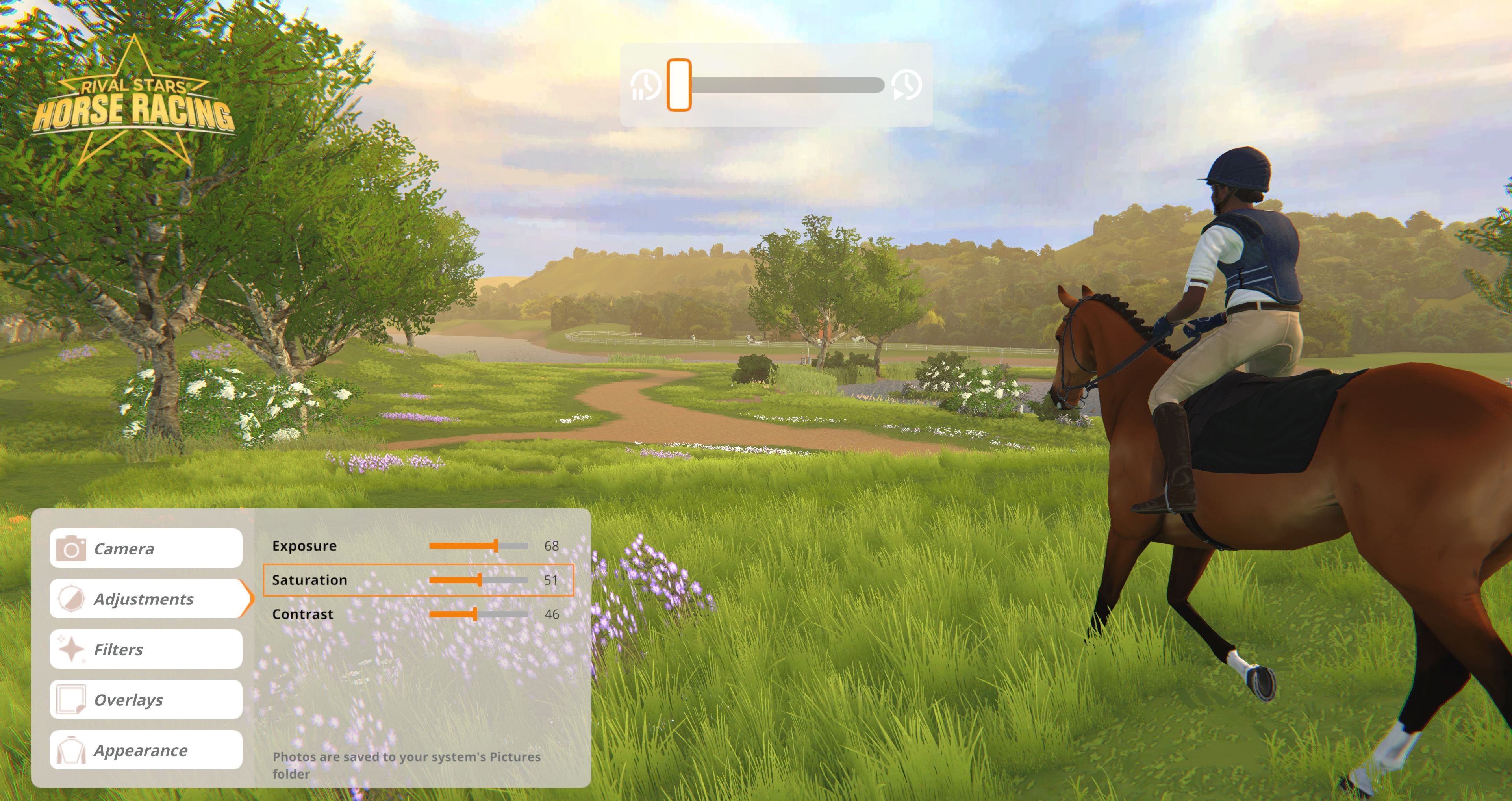Click the Adjustments half-circle icon

72,599
